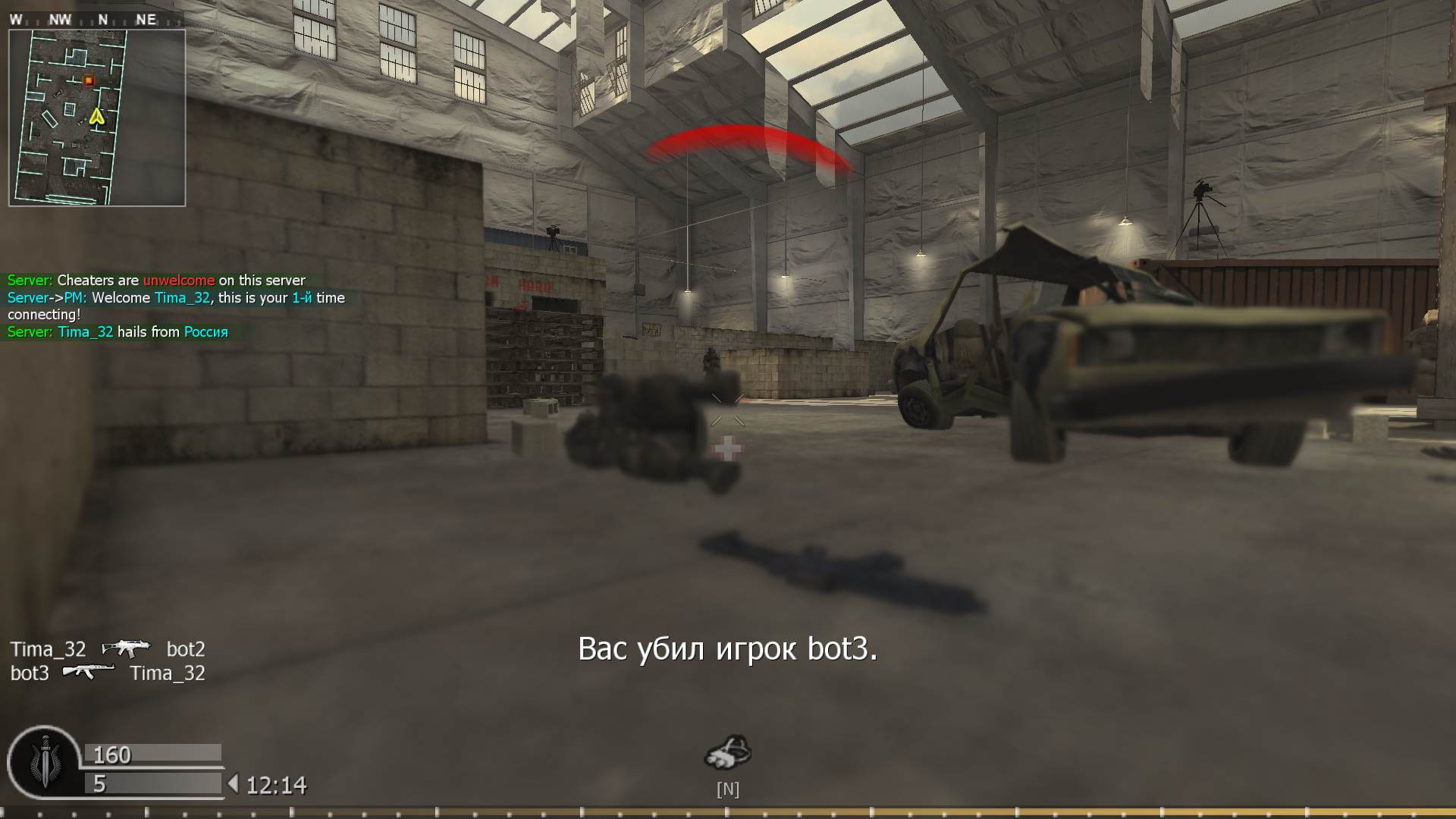Select the G36 weapon icon in the killfeed

click(x=127, y=649)
